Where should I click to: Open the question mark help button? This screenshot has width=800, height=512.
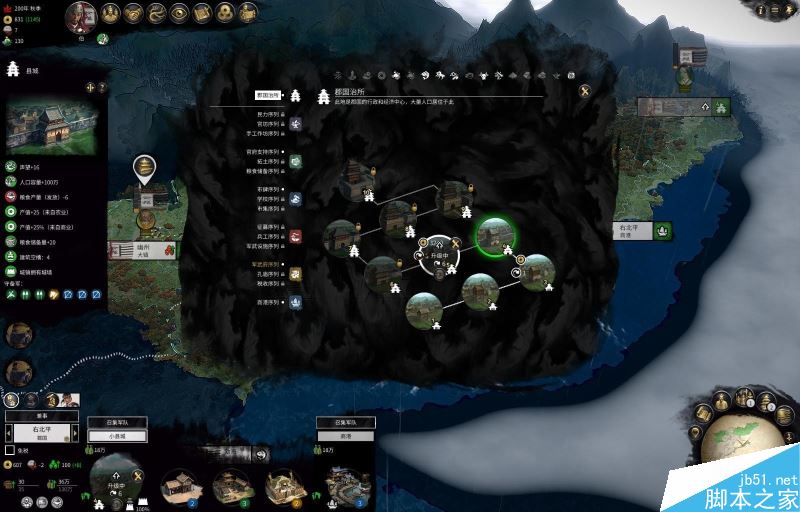coord(101,87)
